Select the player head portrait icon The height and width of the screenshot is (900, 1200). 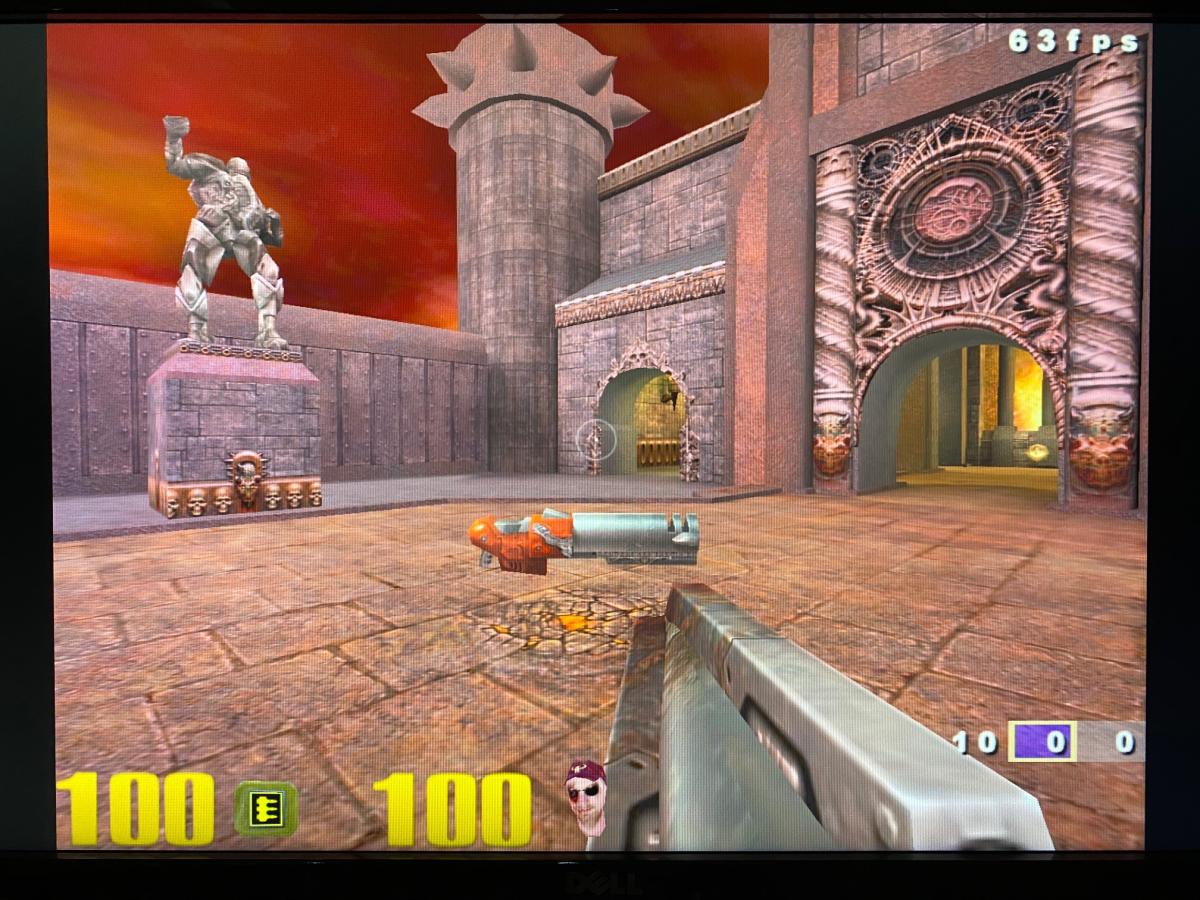coord(587,797)
